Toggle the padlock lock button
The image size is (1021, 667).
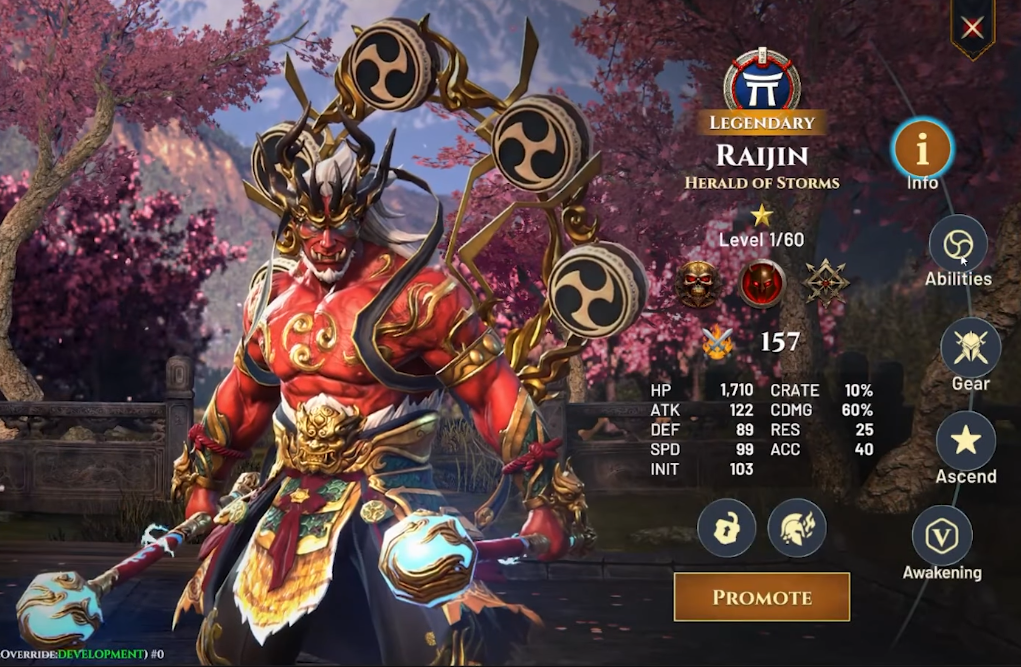point(726,528)
